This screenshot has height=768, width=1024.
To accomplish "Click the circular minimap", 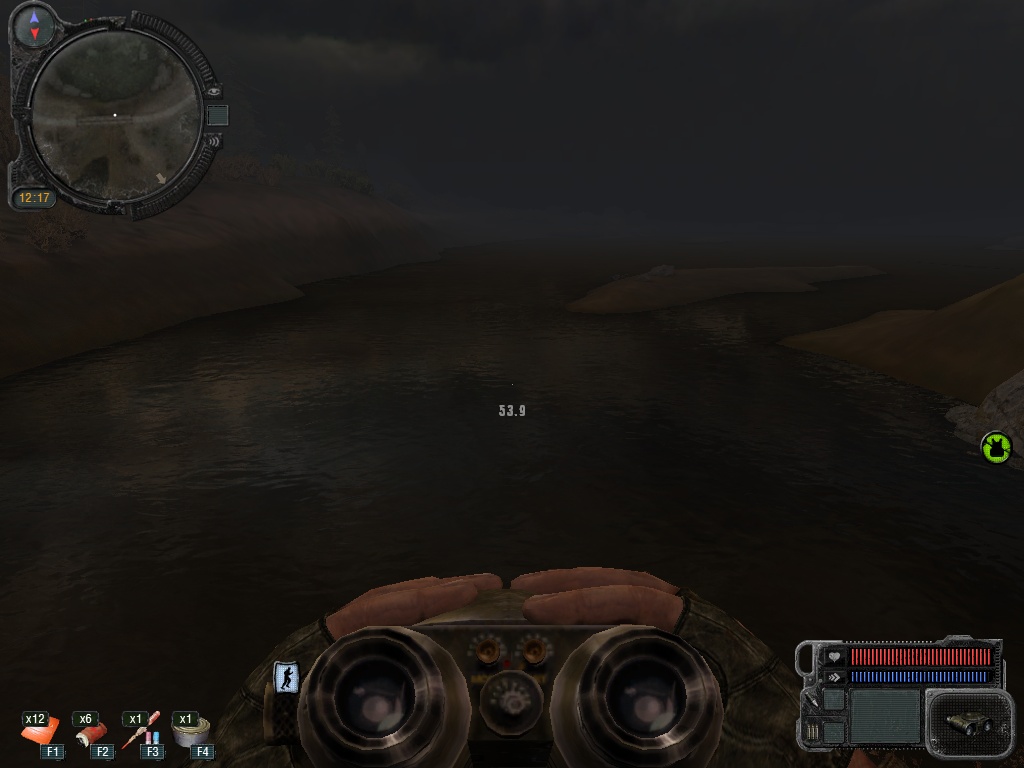I will click(x=115, y=115).
